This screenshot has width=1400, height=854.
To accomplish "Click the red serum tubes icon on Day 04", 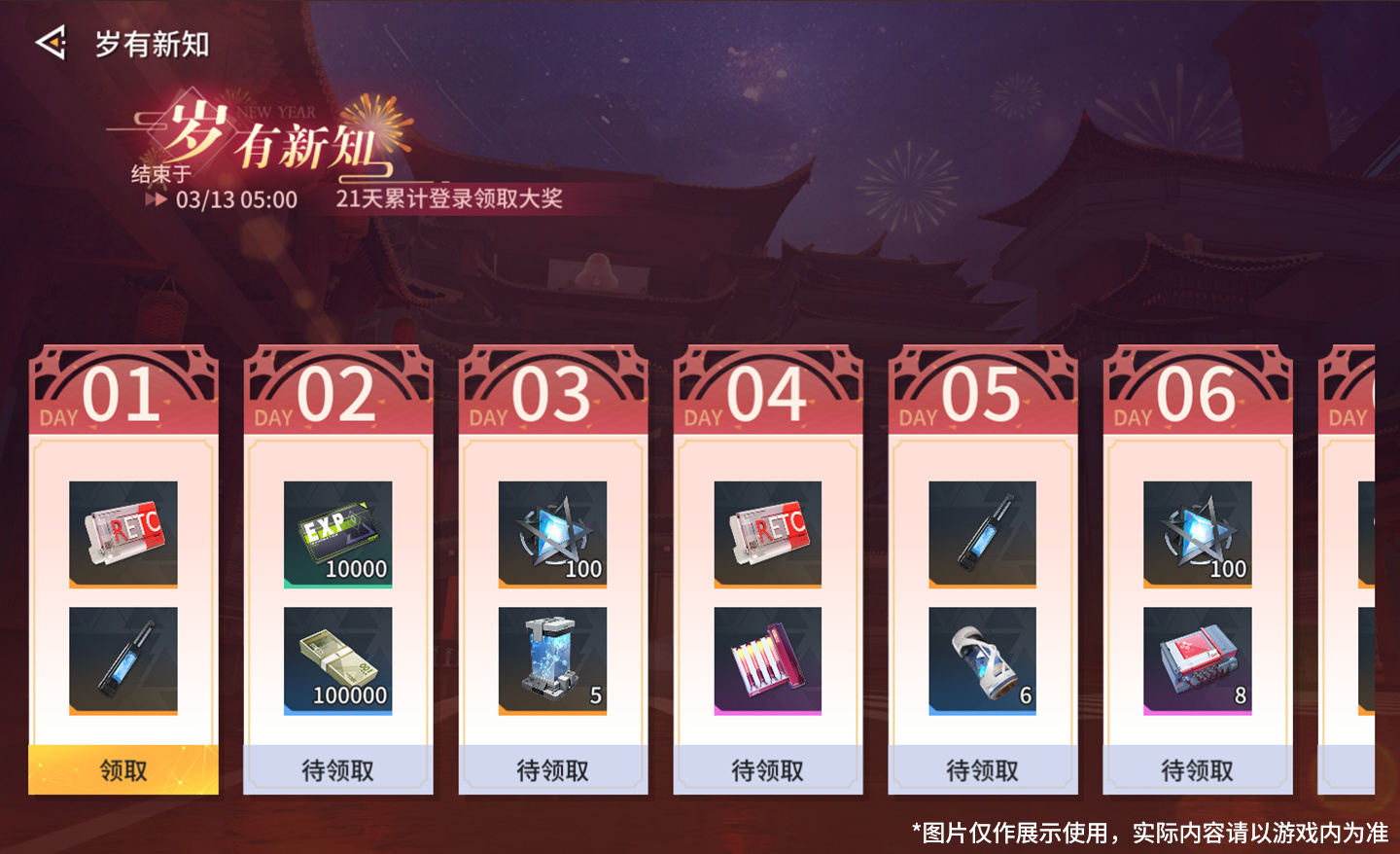I will coord(767,659).
